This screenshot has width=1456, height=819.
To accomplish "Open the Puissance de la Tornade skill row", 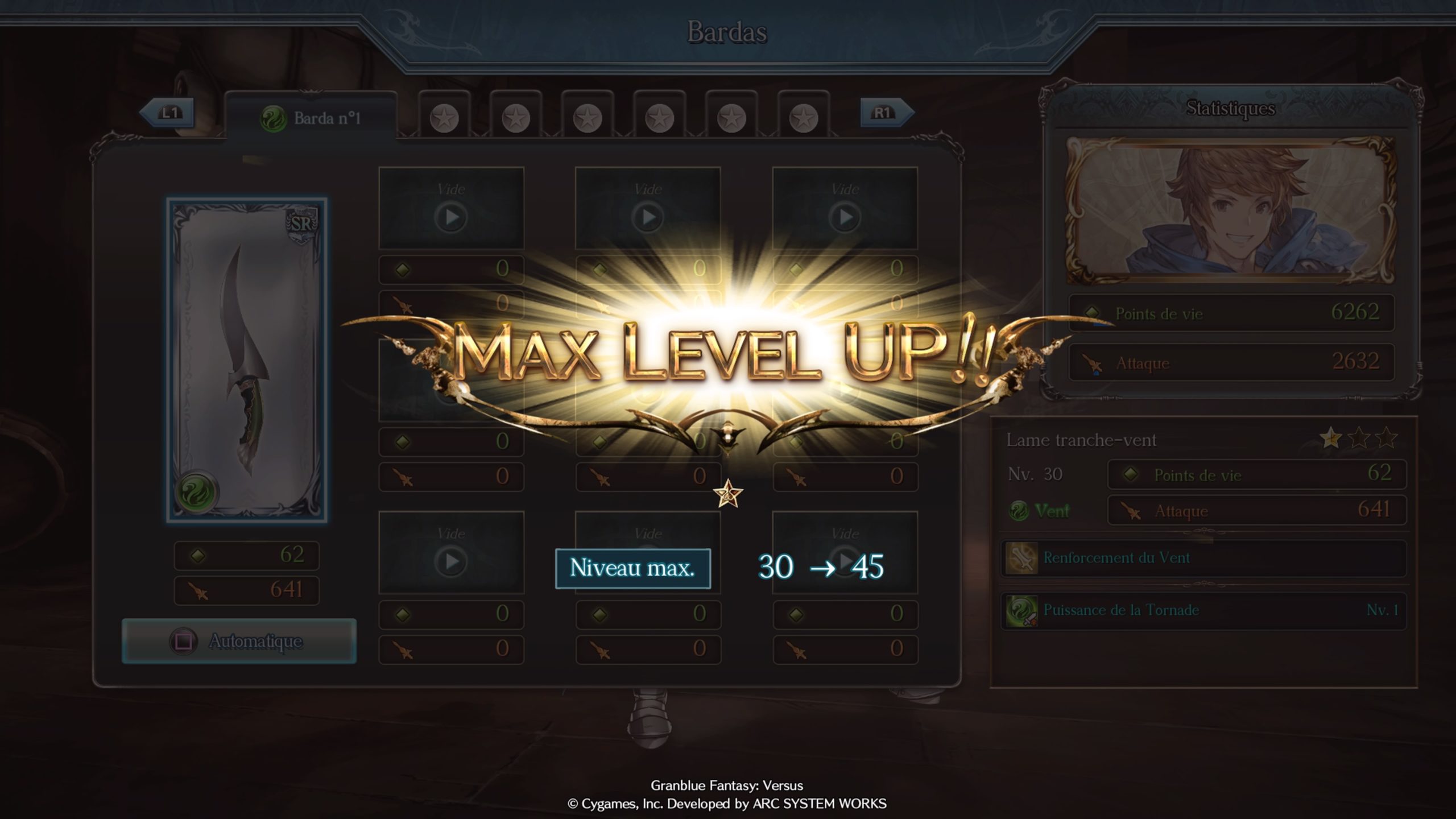I will (x=1203, y=610).
